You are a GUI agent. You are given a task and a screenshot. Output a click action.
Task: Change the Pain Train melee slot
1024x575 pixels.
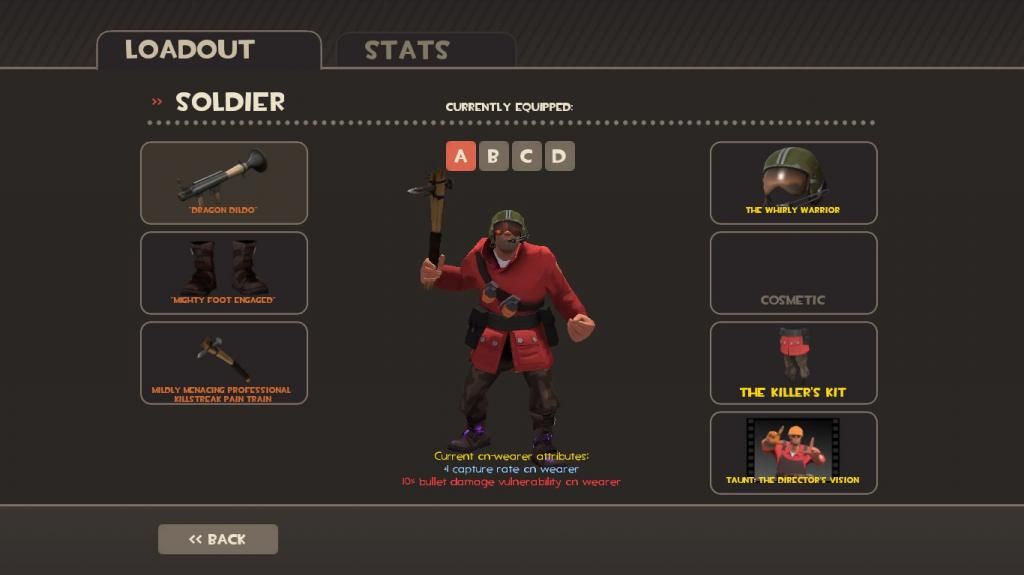click(224, 363)
